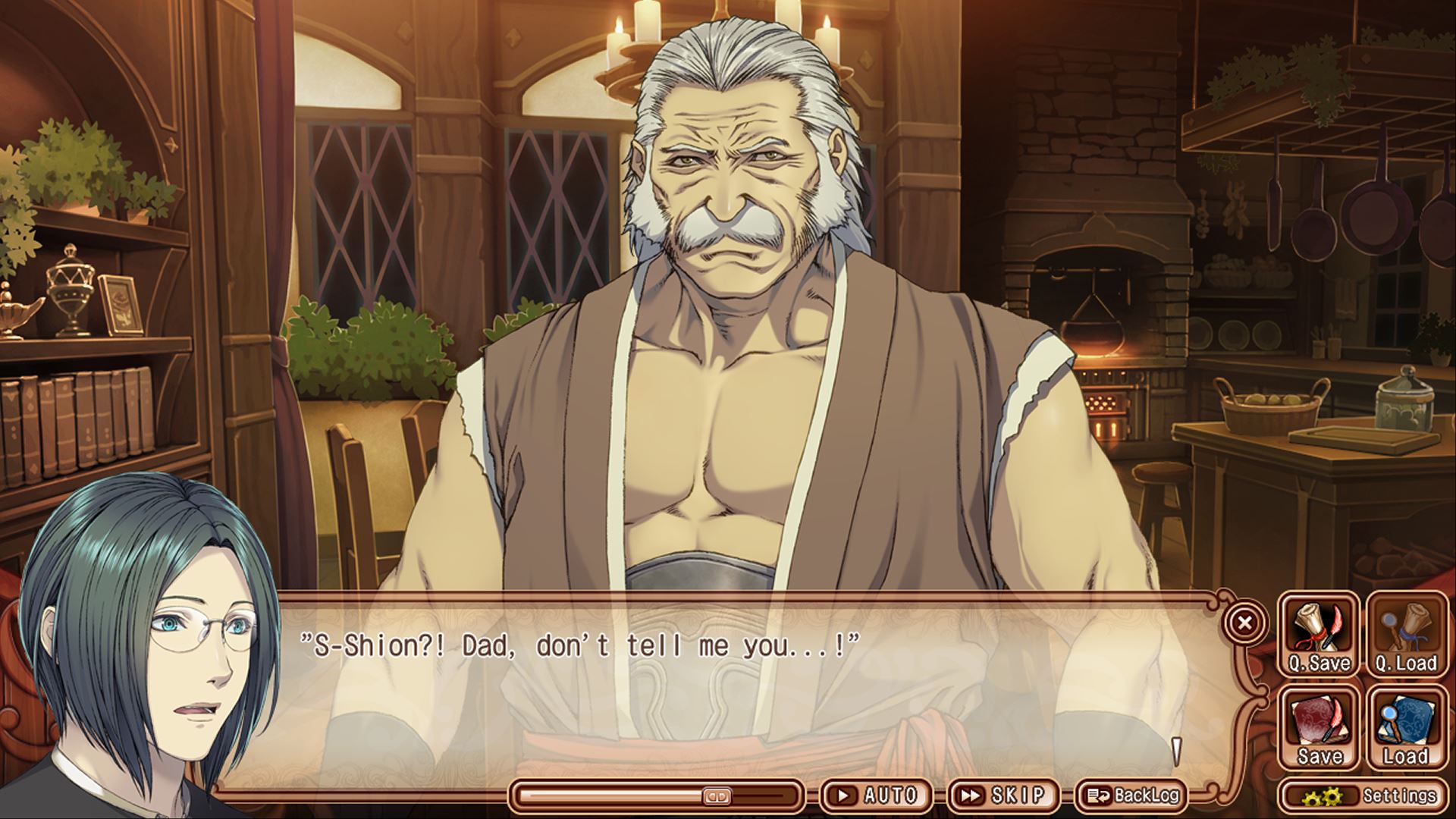
Task: Click the text speed slider handle
Action: pos(717,796)
